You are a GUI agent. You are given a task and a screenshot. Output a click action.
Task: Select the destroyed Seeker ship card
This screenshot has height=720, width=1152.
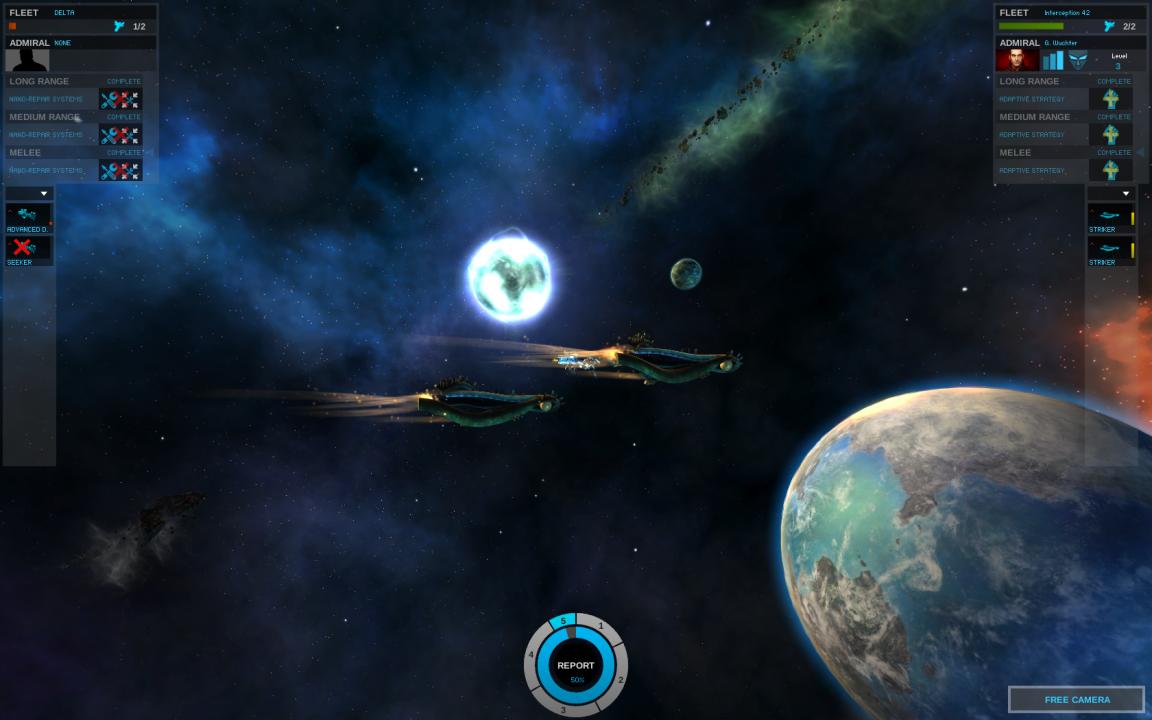coord(28,249)
